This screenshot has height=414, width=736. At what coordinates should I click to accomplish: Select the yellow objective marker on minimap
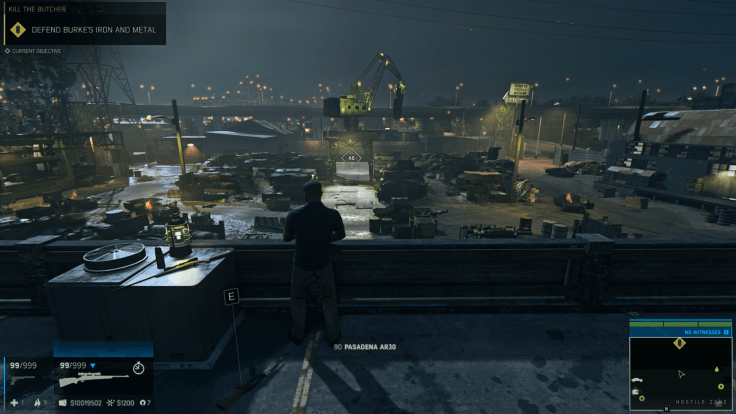(x=680, y=343)
